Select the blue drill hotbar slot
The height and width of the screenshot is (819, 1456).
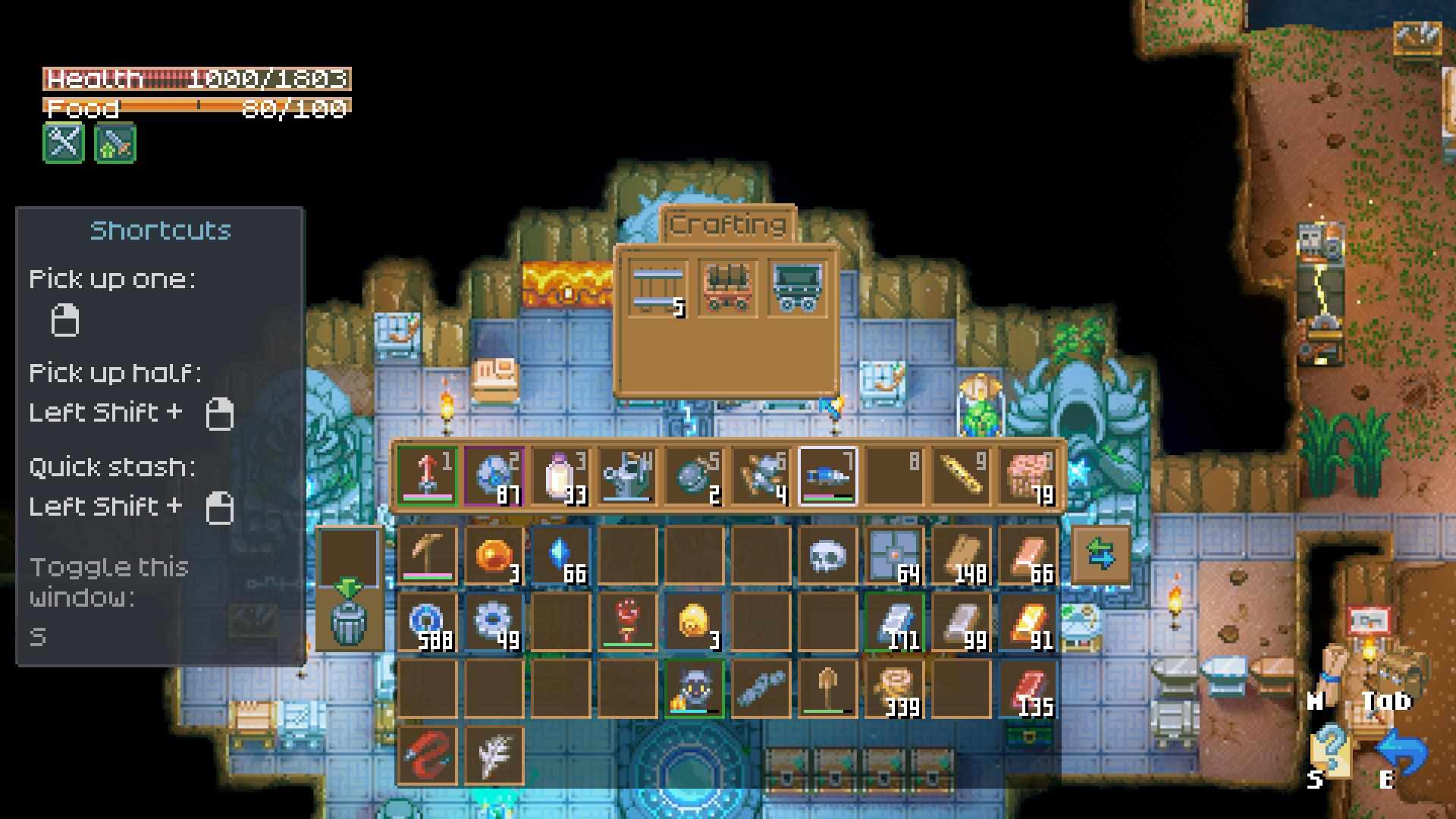[x=827, y=476]
